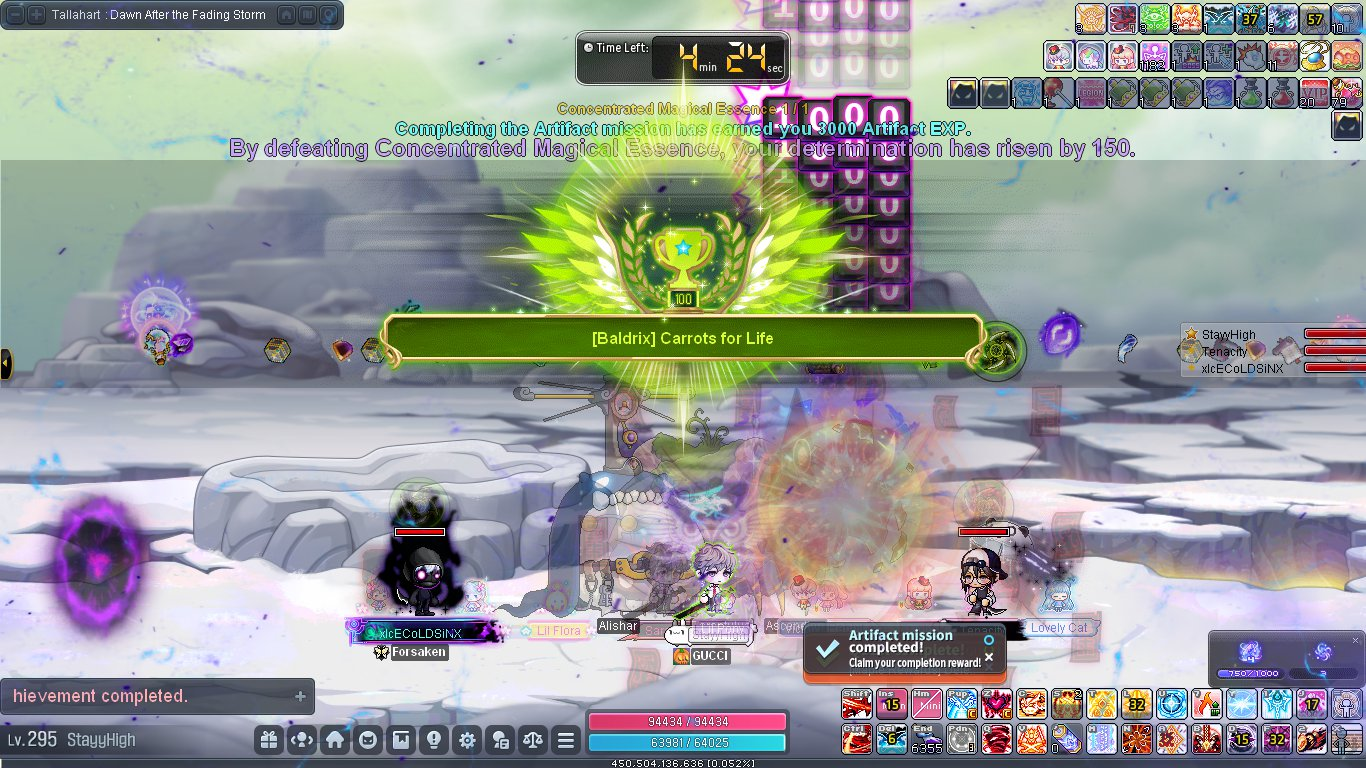The height and width of the screenshot is (768, 1366).
Task: Collapse the minimap with the minus button
Action: (x=13, y=15)
